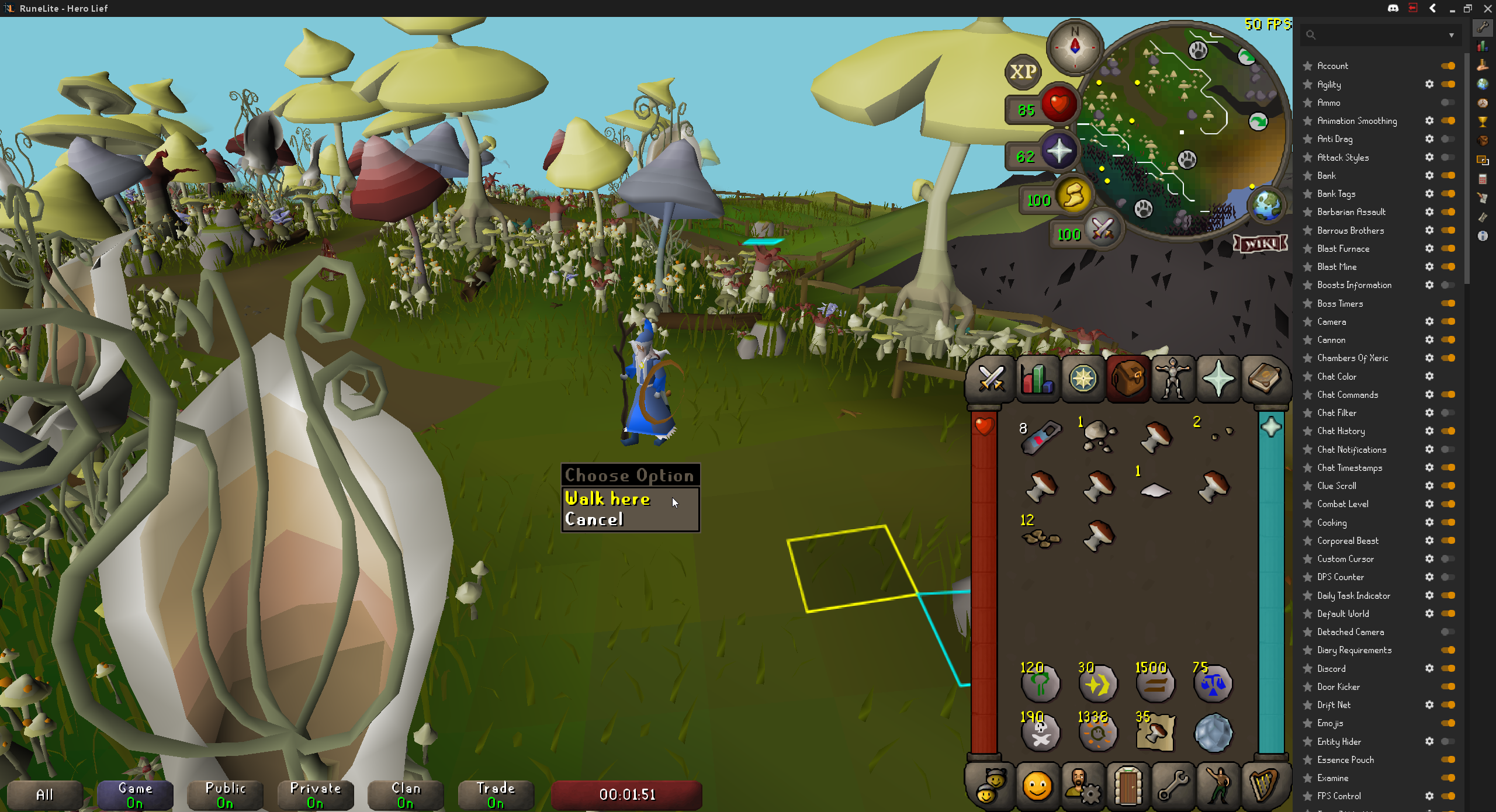Click the compass to face north

(x=1075, y=46)
